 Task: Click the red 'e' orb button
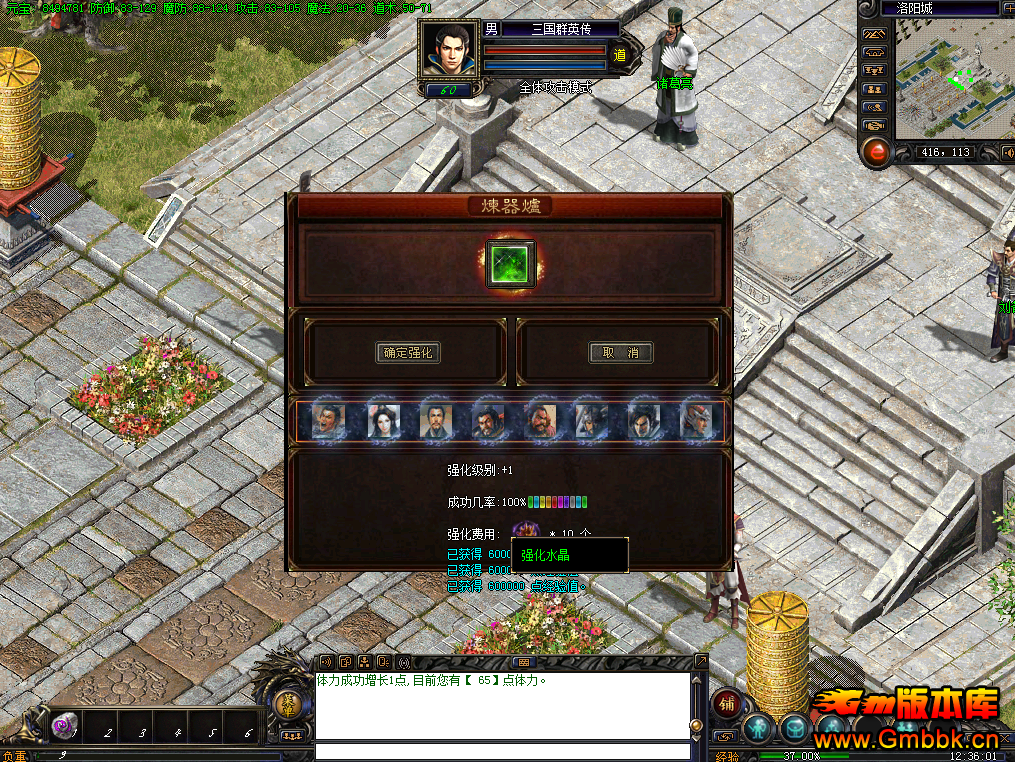pos(877,153)
